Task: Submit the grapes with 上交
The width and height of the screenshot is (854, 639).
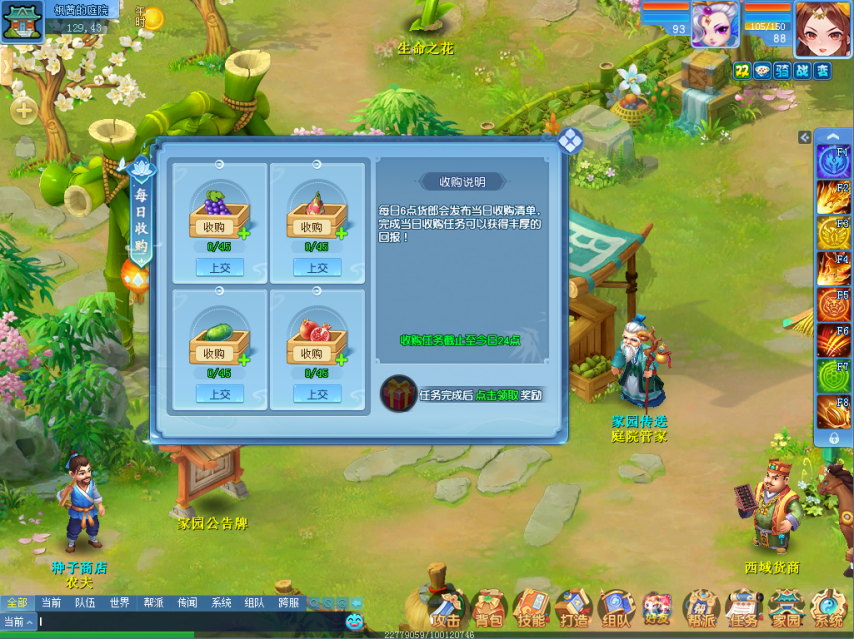Action: [219, 267]
